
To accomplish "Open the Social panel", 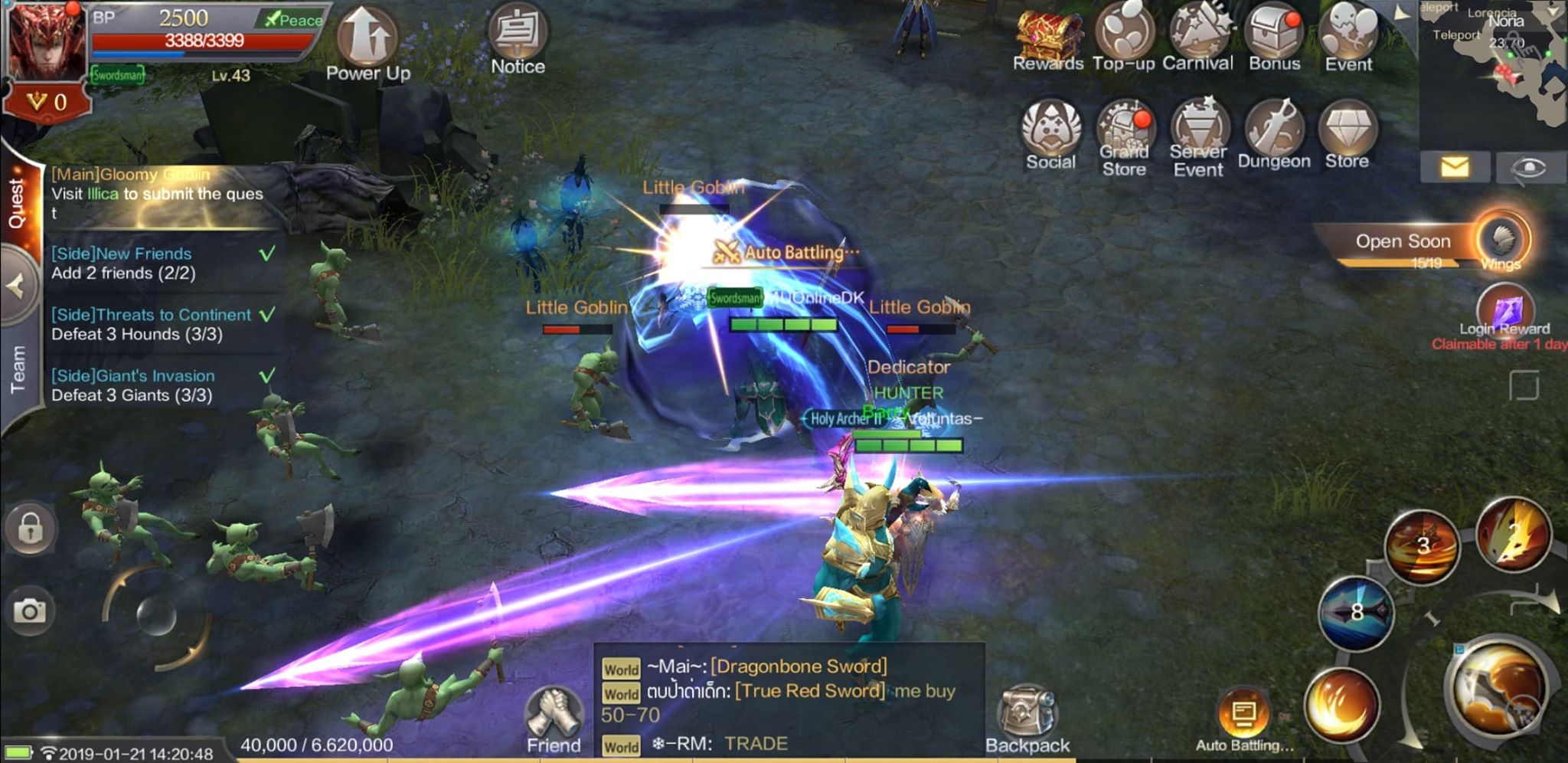I will (x=1050, y=132).
